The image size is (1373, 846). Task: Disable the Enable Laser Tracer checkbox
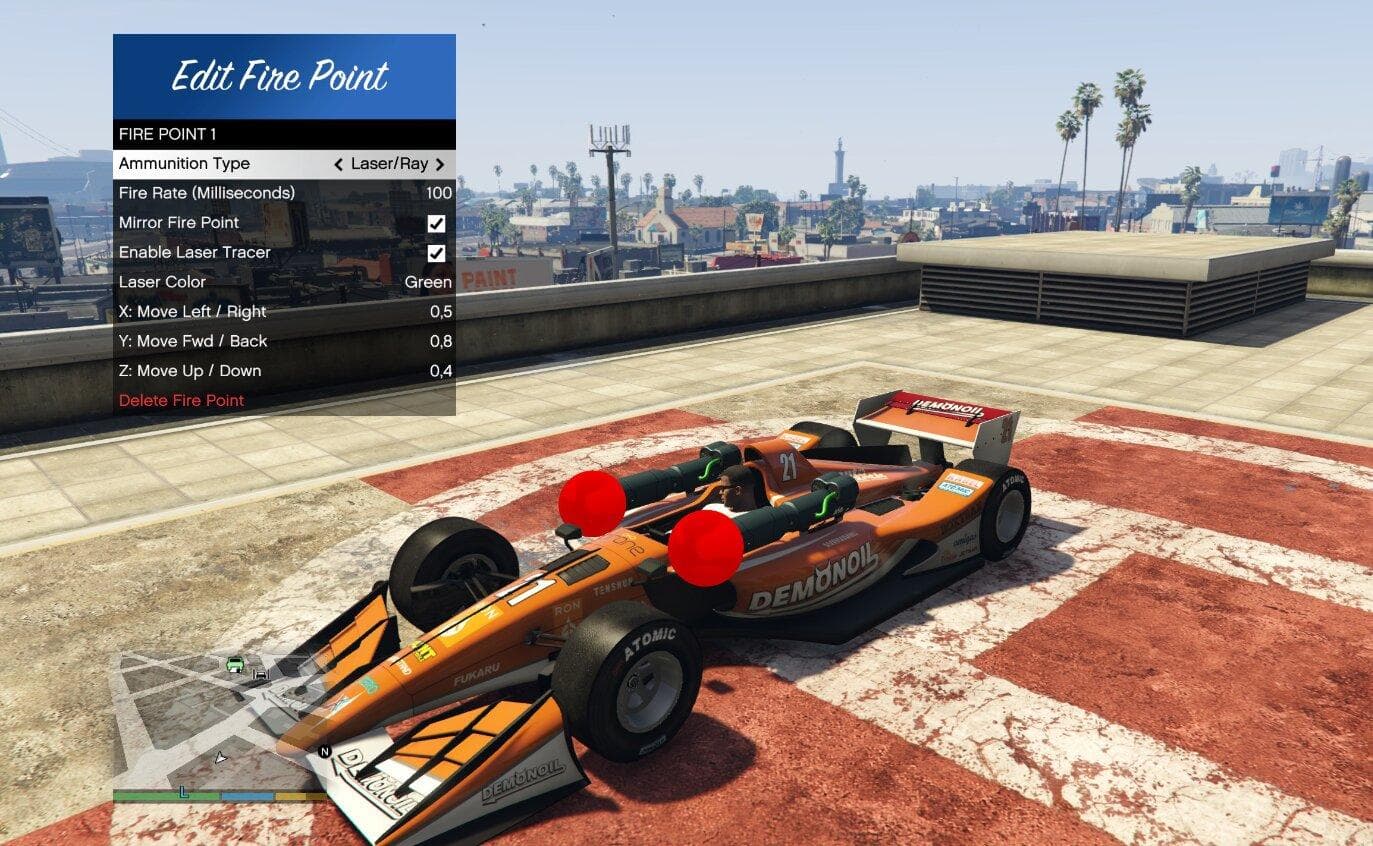(437, 252)
